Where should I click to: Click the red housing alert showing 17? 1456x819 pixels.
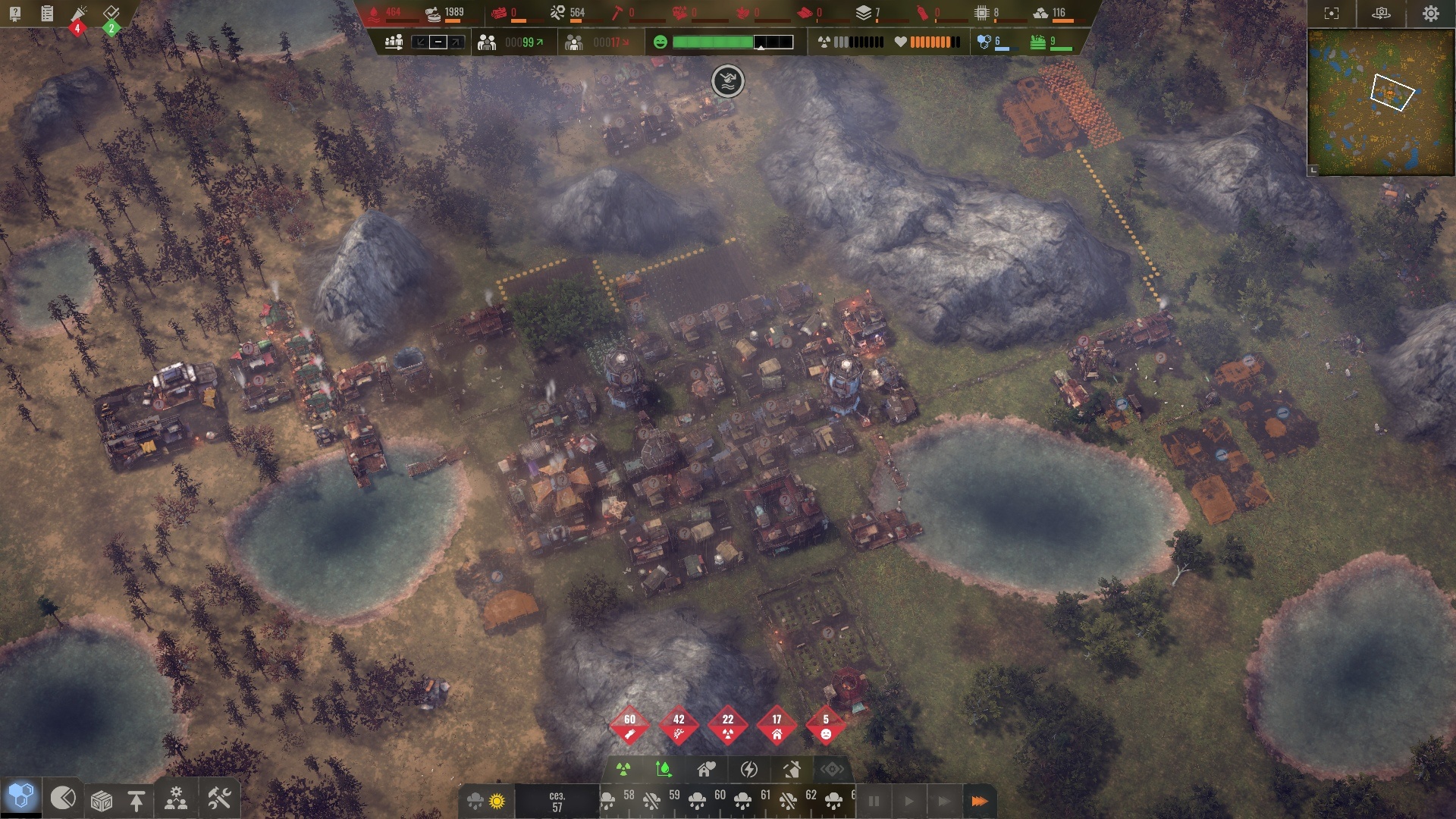coord(777,726)
